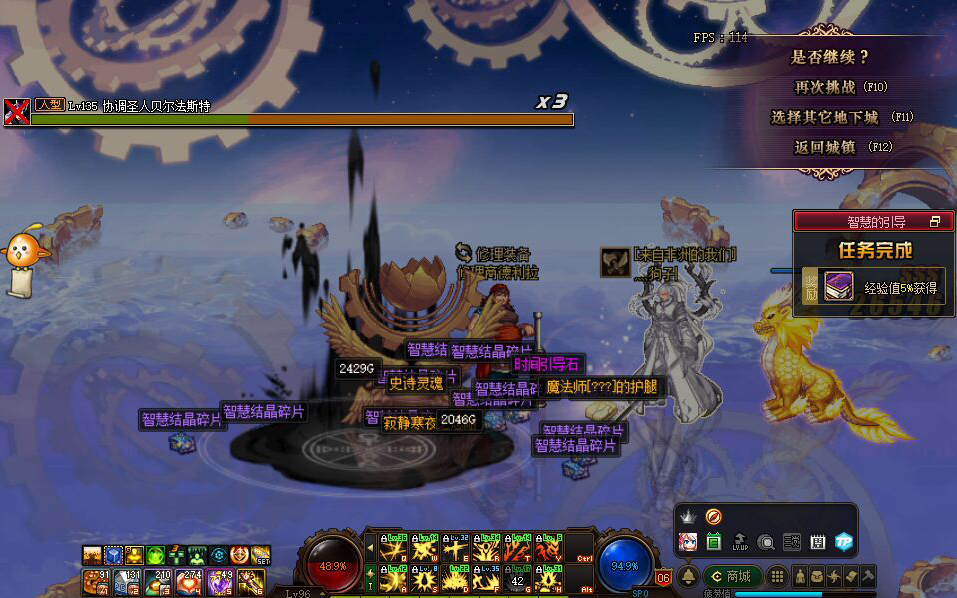This screenshot has height=598, width=957.
Task: Click the purple book reward icon
Action: coord(838,285)
